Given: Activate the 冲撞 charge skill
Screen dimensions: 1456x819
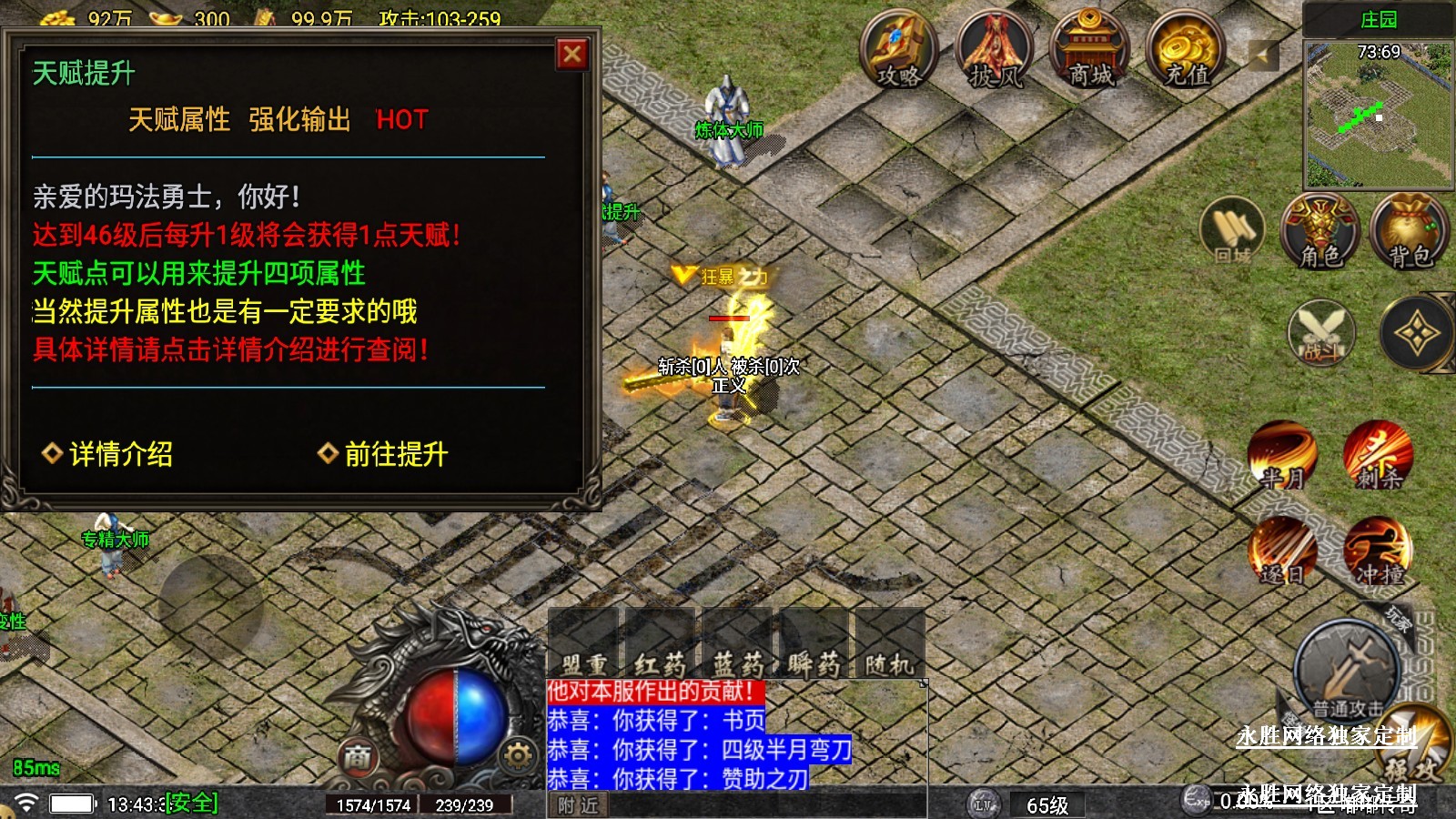Looking at the screenshot, I should [1379, 551].
